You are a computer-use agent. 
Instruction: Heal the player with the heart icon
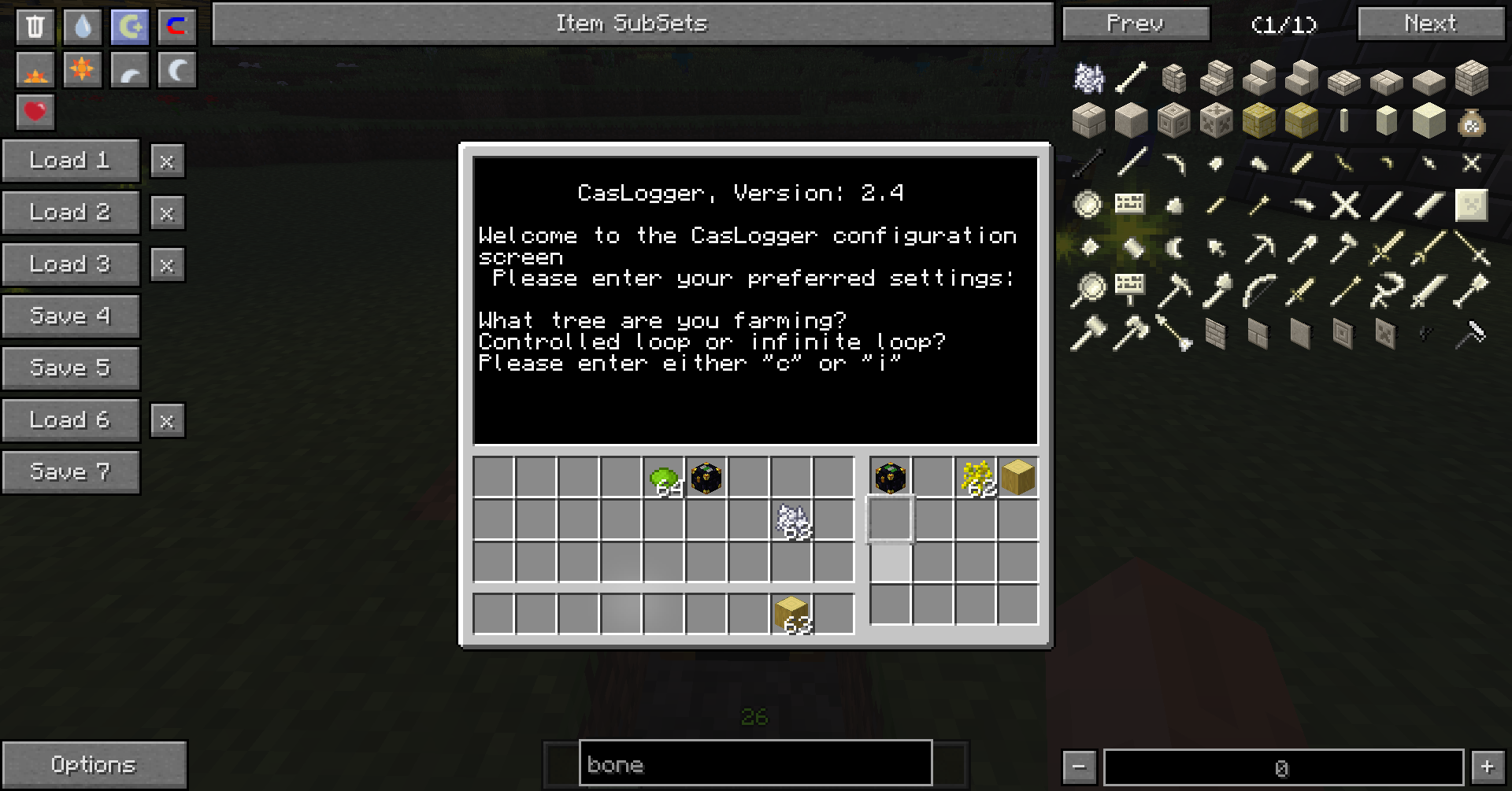tap(35, 112)
